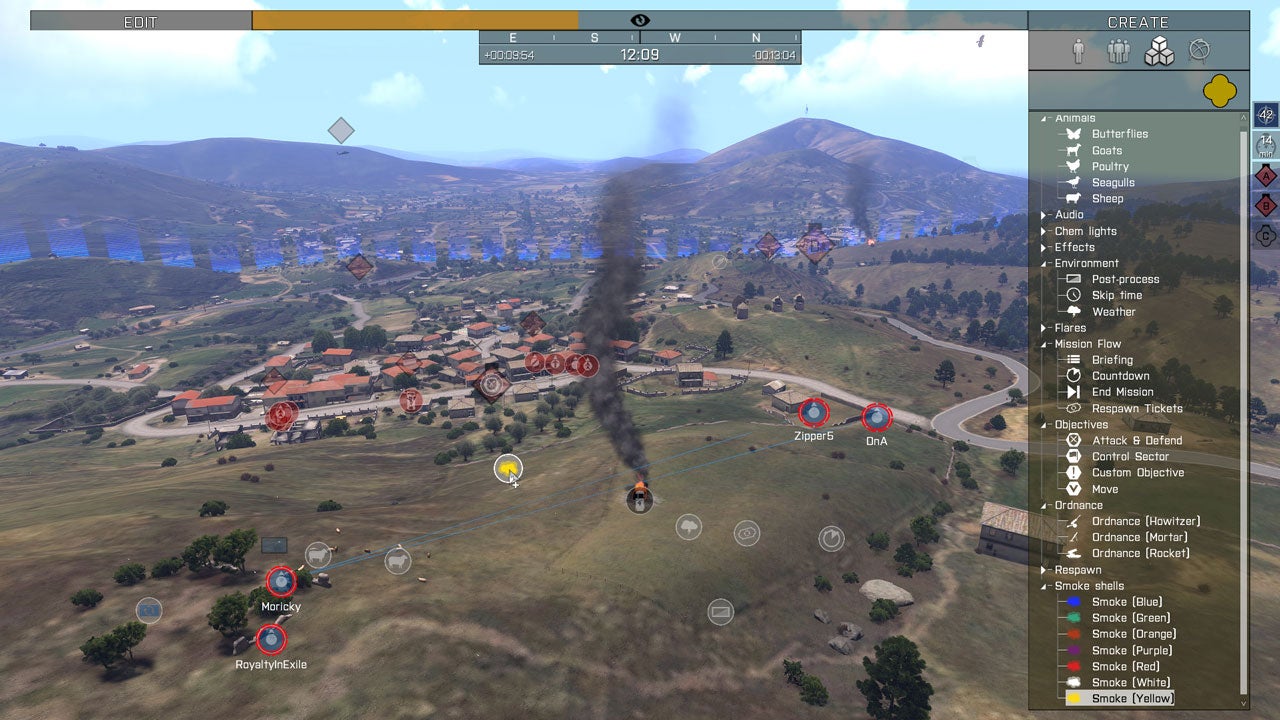Select player unit marker Zipper5
Screen dimensions: 1280x720
click(813, 411)
